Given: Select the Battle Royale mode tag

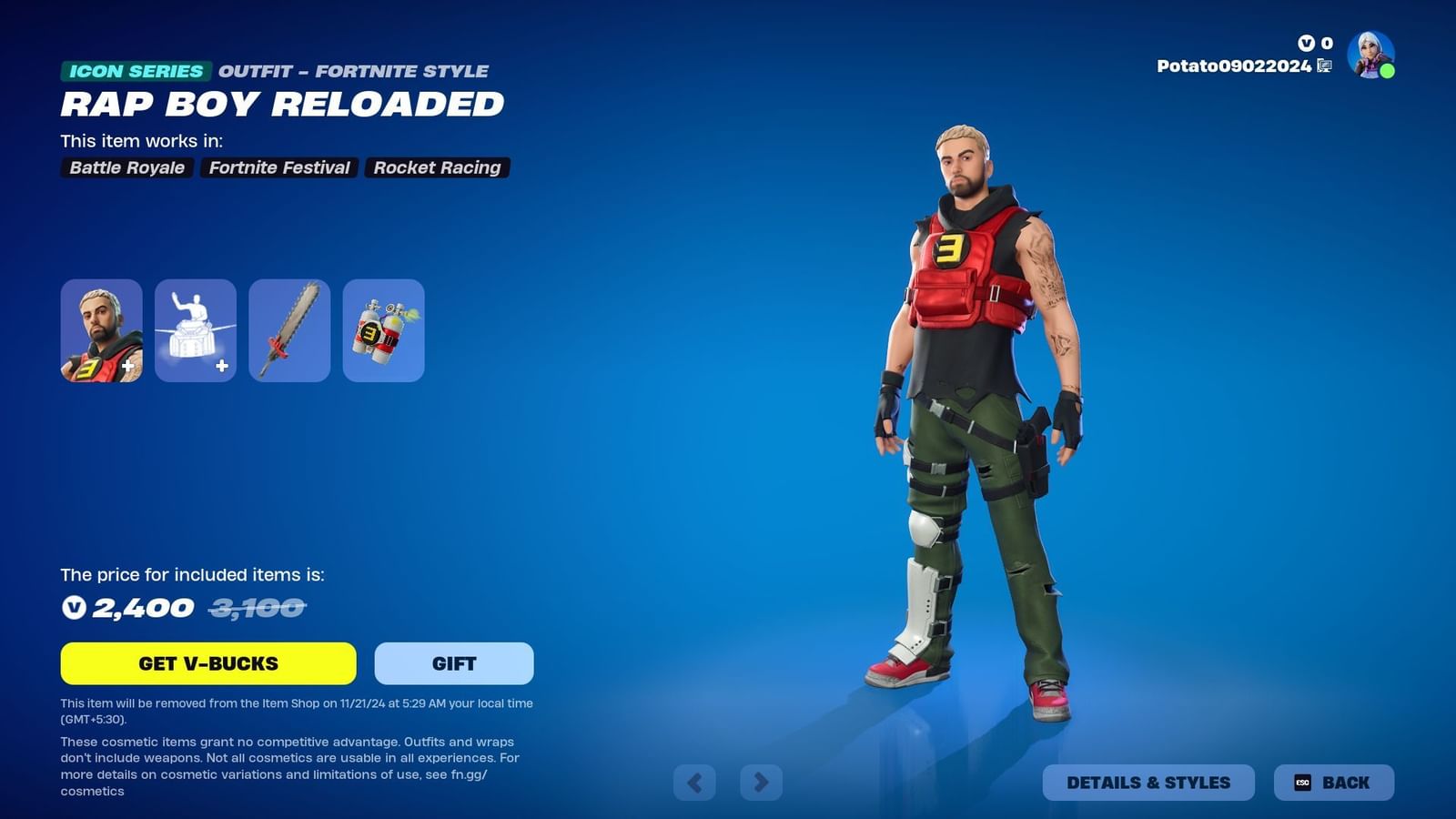Looking at the screenshot, I should [126, 167].
